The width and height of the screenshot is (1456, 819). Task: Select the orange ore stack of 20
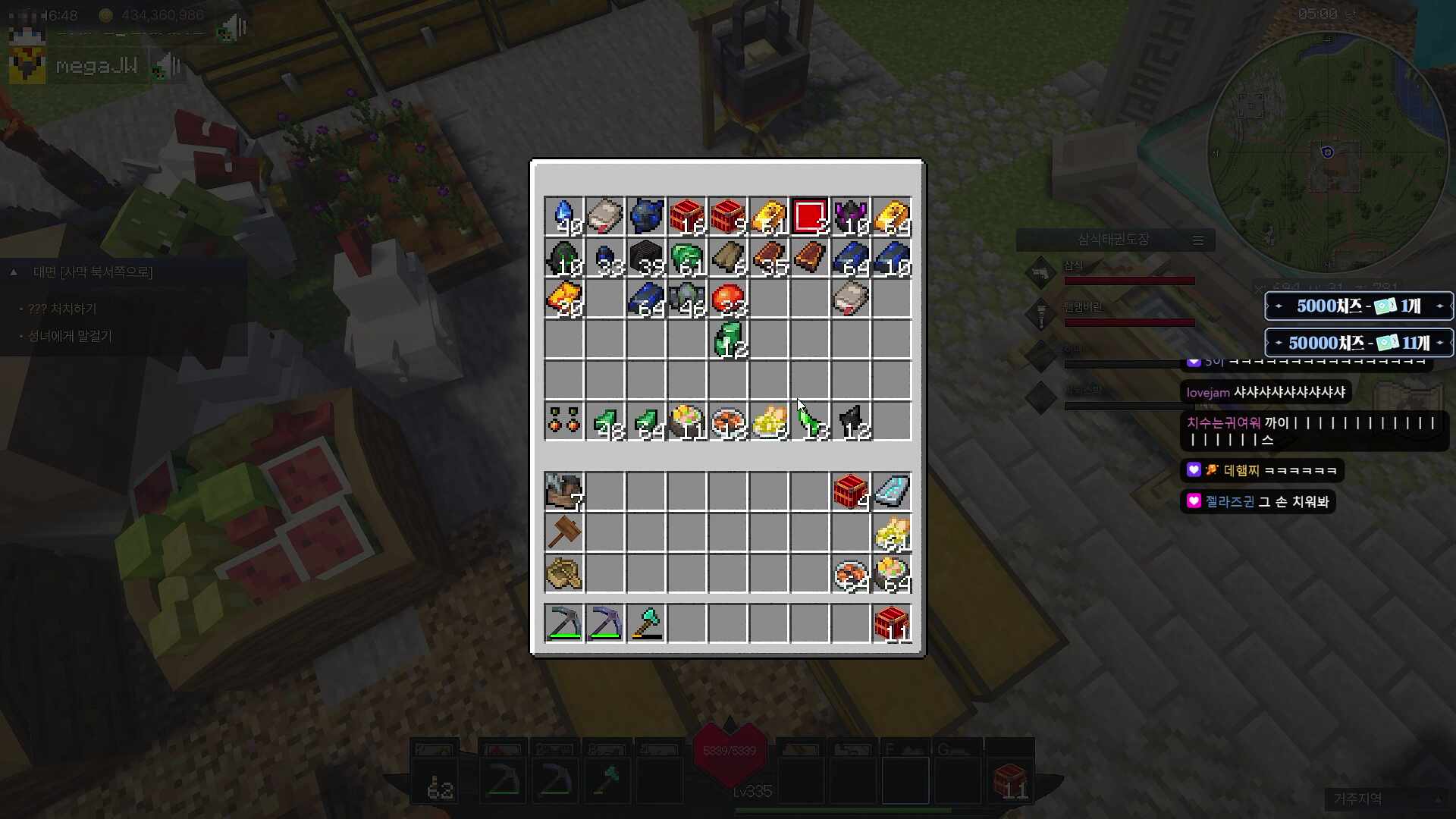click(x=564, y=300)
